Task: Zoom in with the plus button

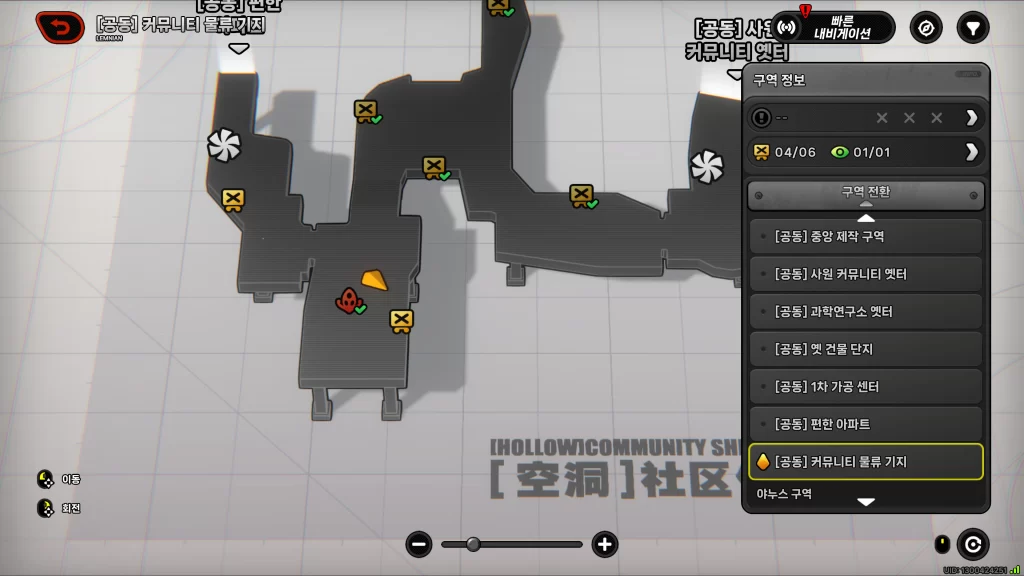Action: (x=604, y=544)
